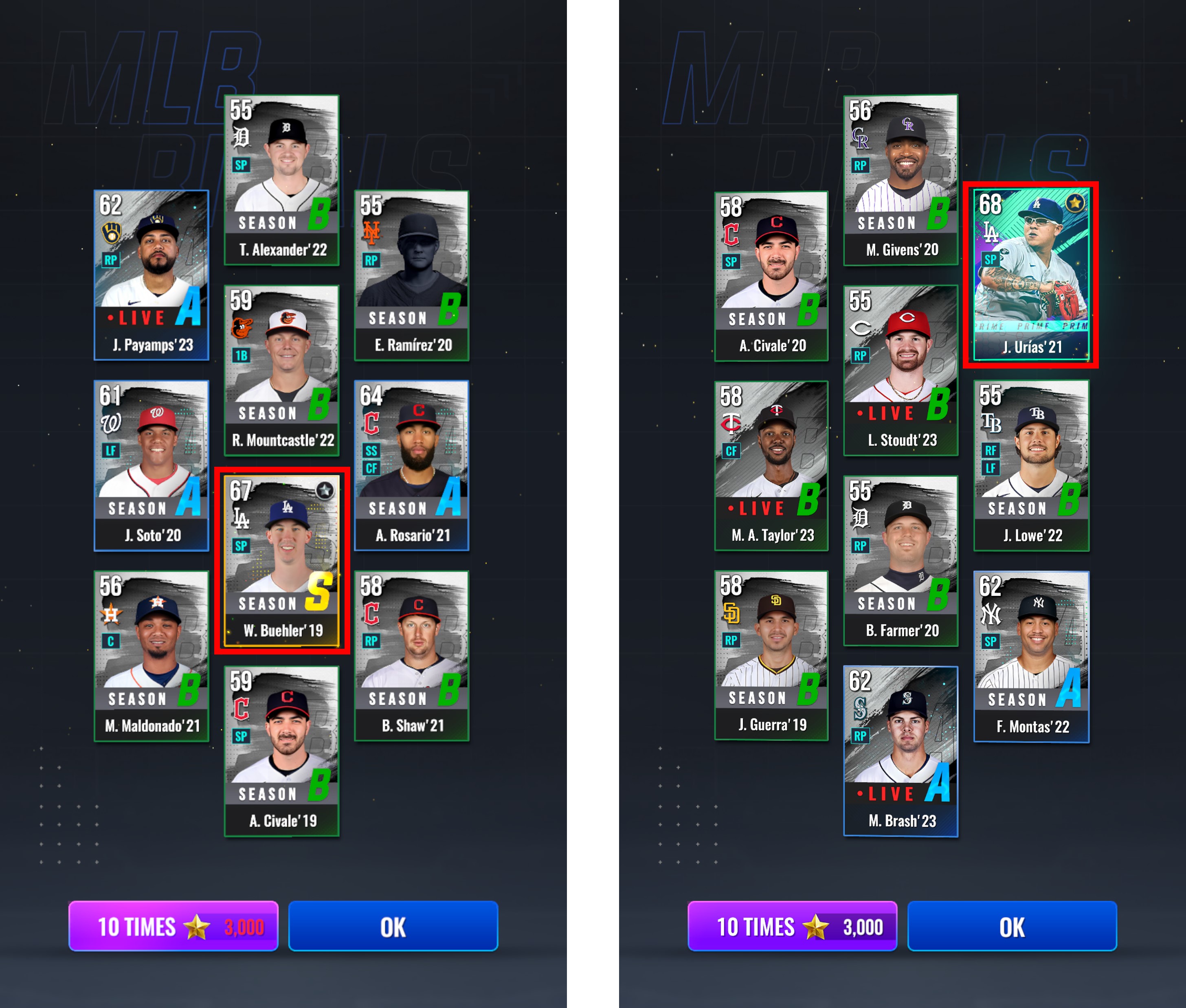Image resolution: width=1186 pixels, height=1008 pixels.
Task: Draw 10 Times with the red 3,000 cost
Action: (174, 926)
